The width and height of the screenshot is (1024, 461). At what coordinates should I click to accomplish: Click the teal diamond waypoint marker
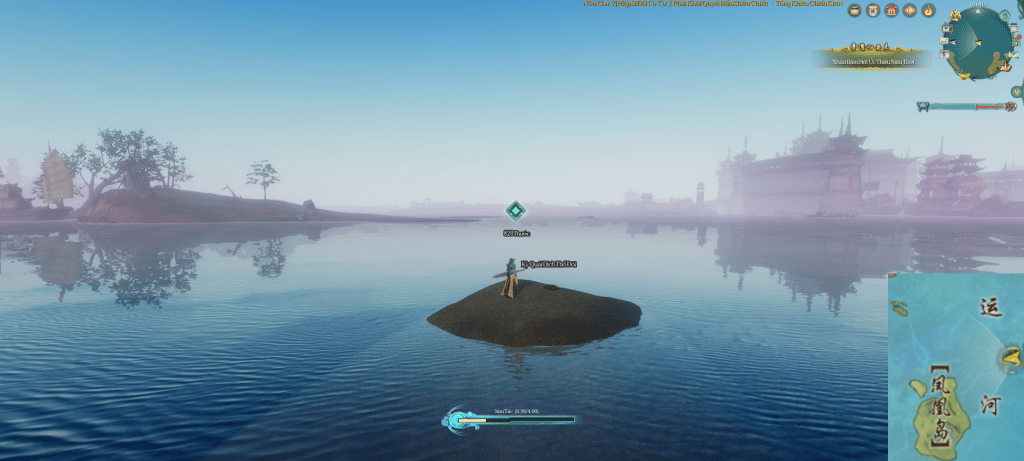point(515,210)
